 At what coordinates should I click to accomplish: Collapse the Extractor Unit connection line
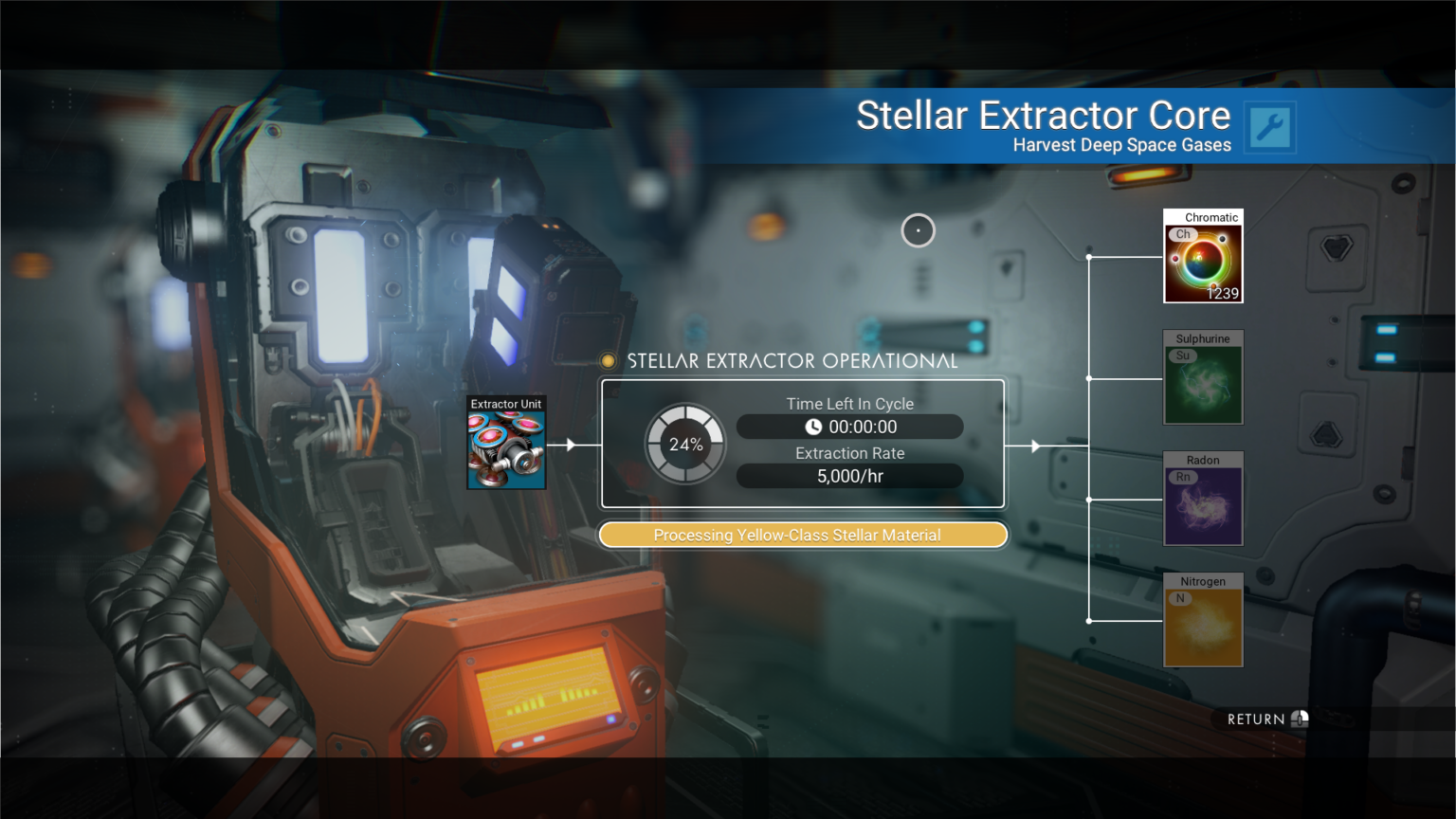pos(569,444)
